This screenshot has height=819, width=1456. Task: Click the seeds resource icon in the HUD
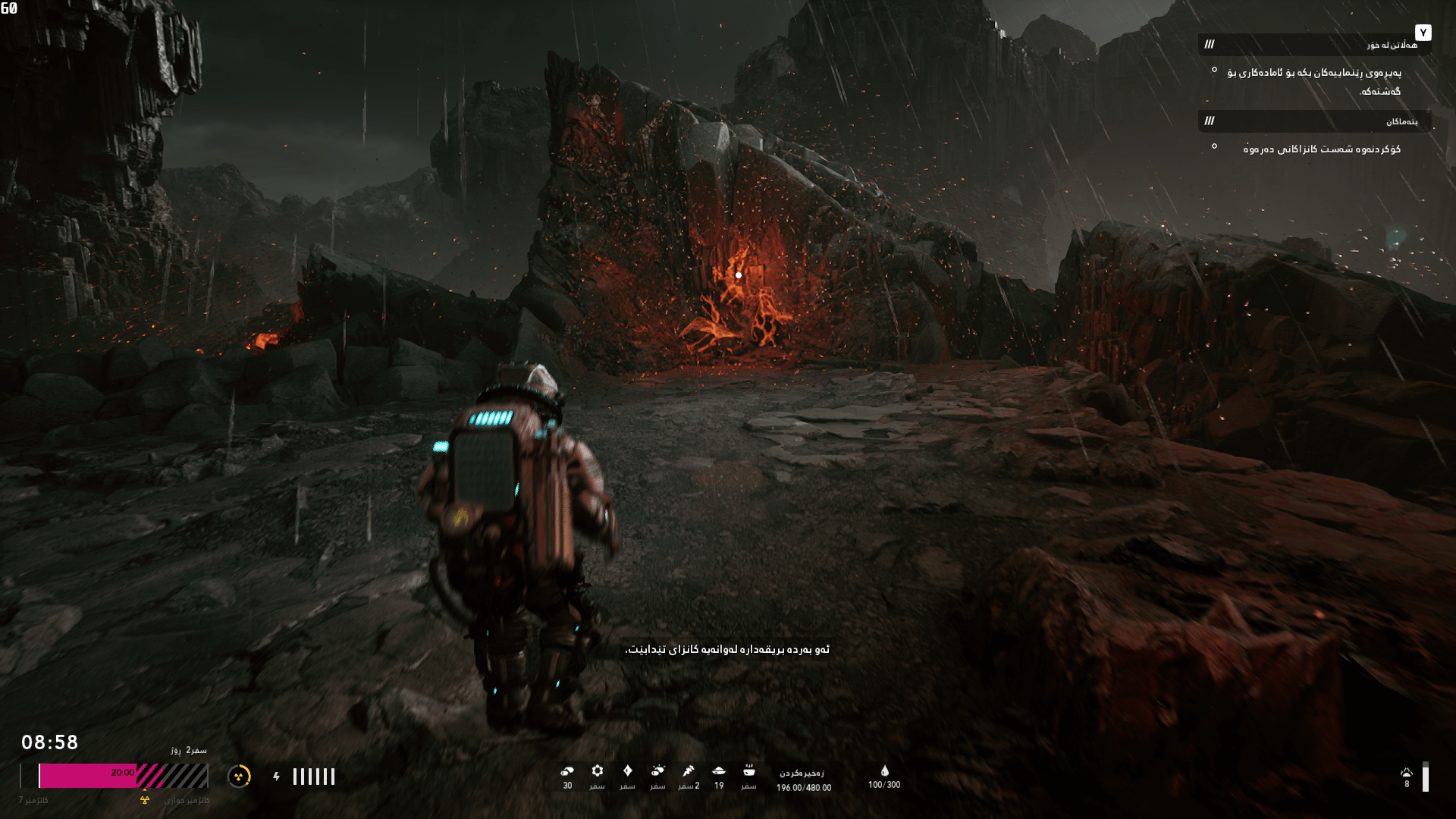657,772
